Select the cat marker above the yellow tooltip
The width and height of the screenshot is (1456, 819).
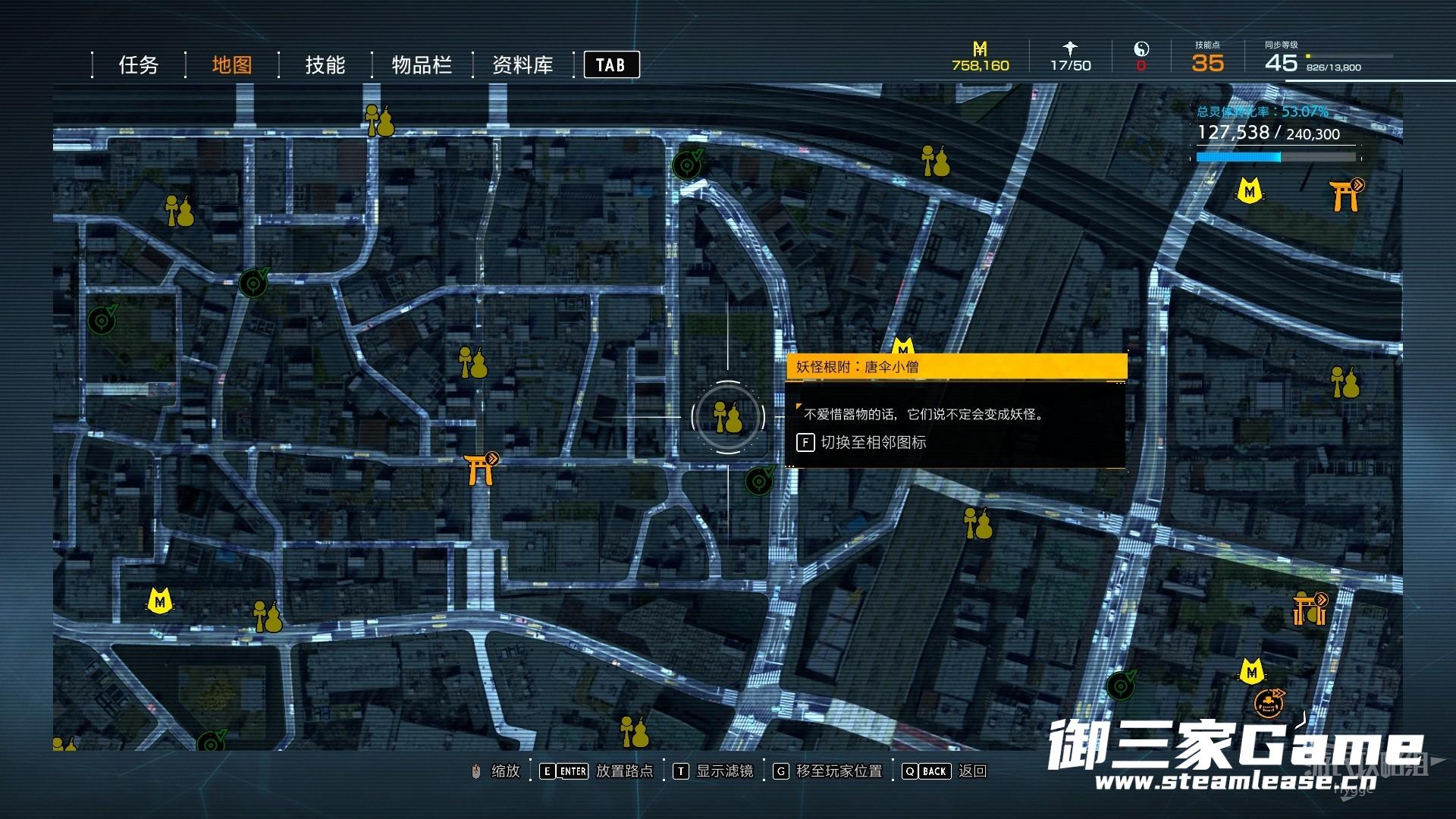click(902, 347)
